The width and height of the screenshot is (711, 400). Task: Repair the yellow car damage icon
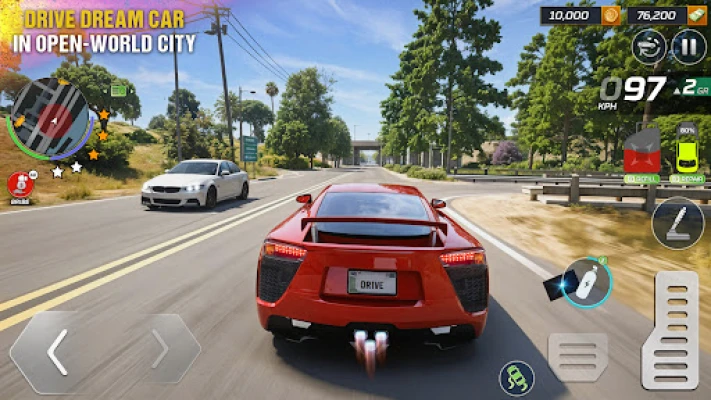[x=687, y=153]
